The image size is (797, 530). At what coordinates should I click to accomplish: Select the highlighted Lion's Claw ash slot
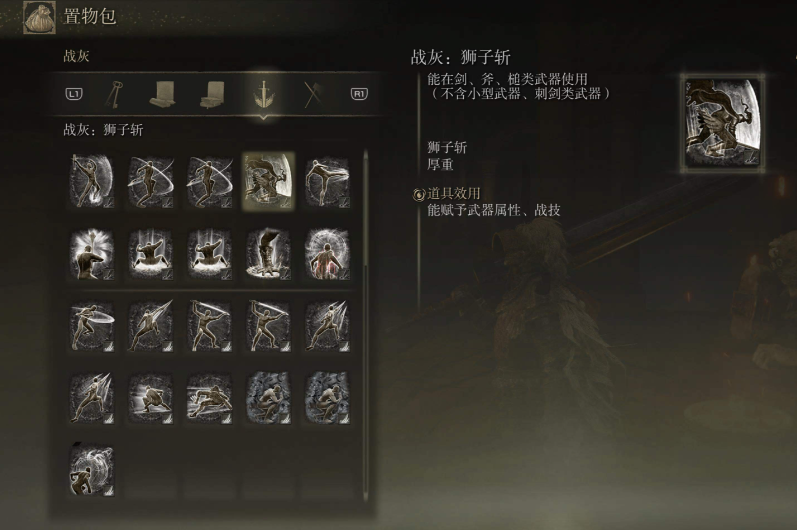coord(268,182)
